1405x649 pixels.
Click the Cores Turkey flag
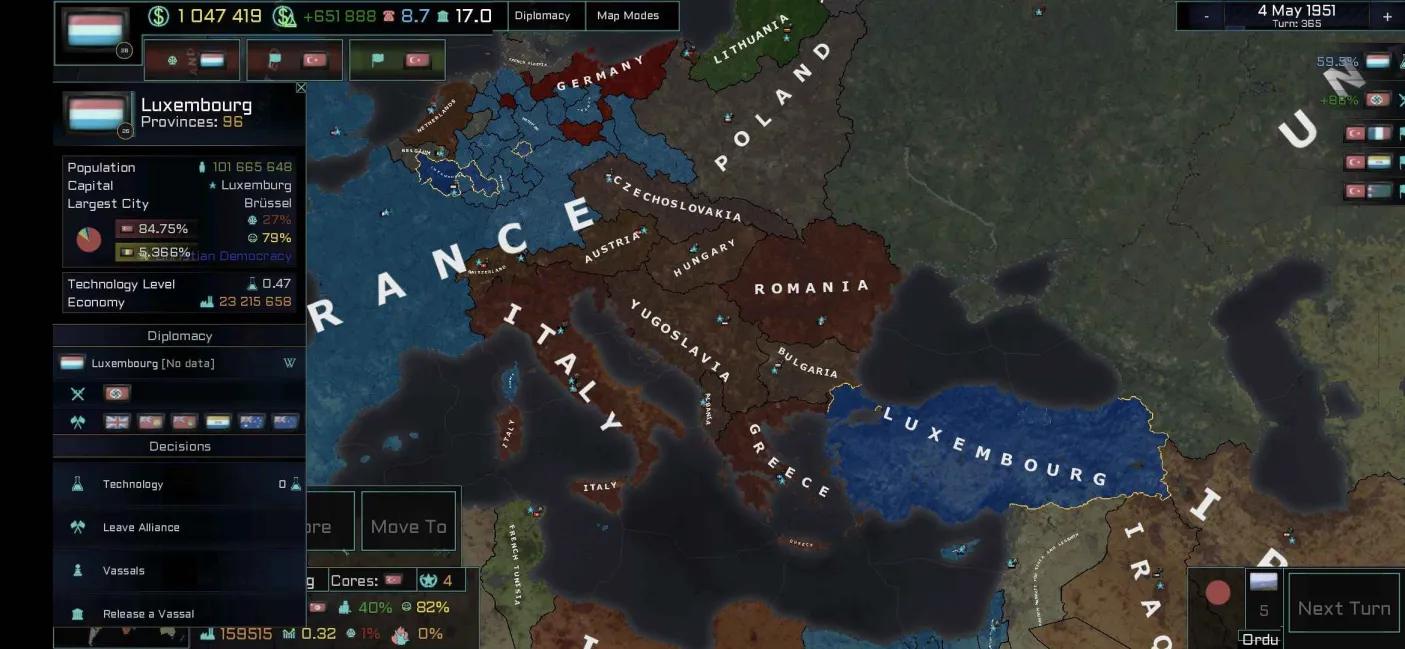pos(394,580)
